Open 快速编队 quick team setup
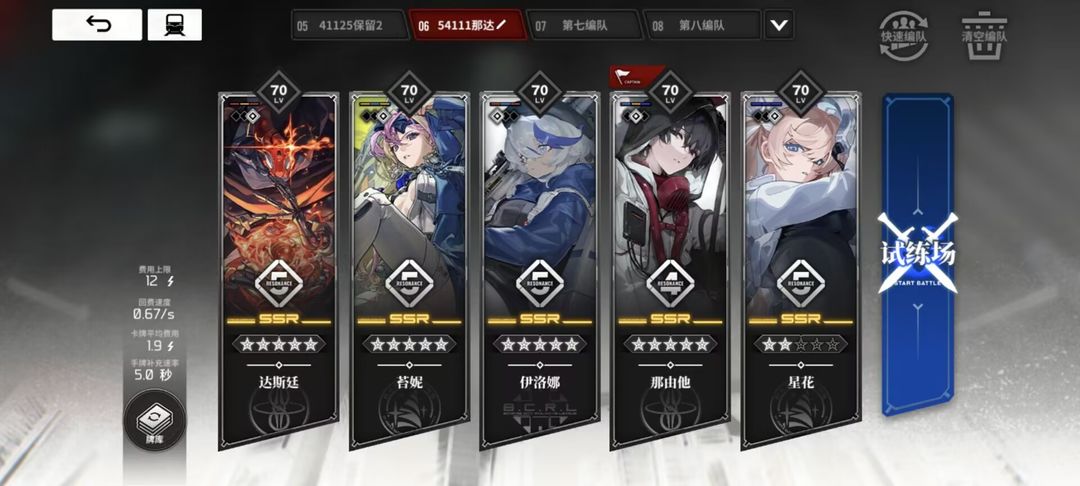The image size is (1080, 486). click(x=897, y=28)
